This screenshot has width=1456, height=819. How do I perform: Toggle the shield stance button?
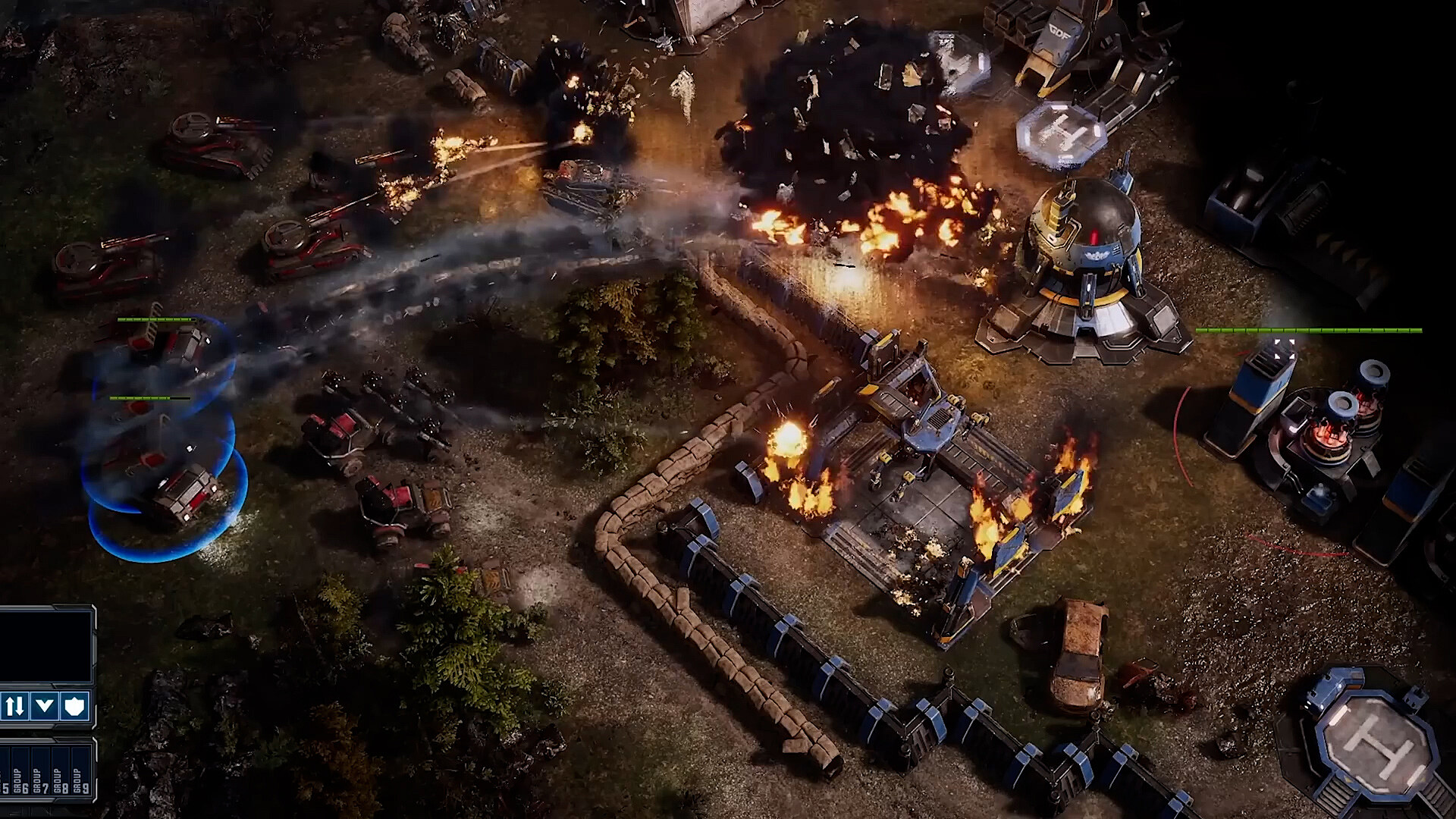[75, 706]
